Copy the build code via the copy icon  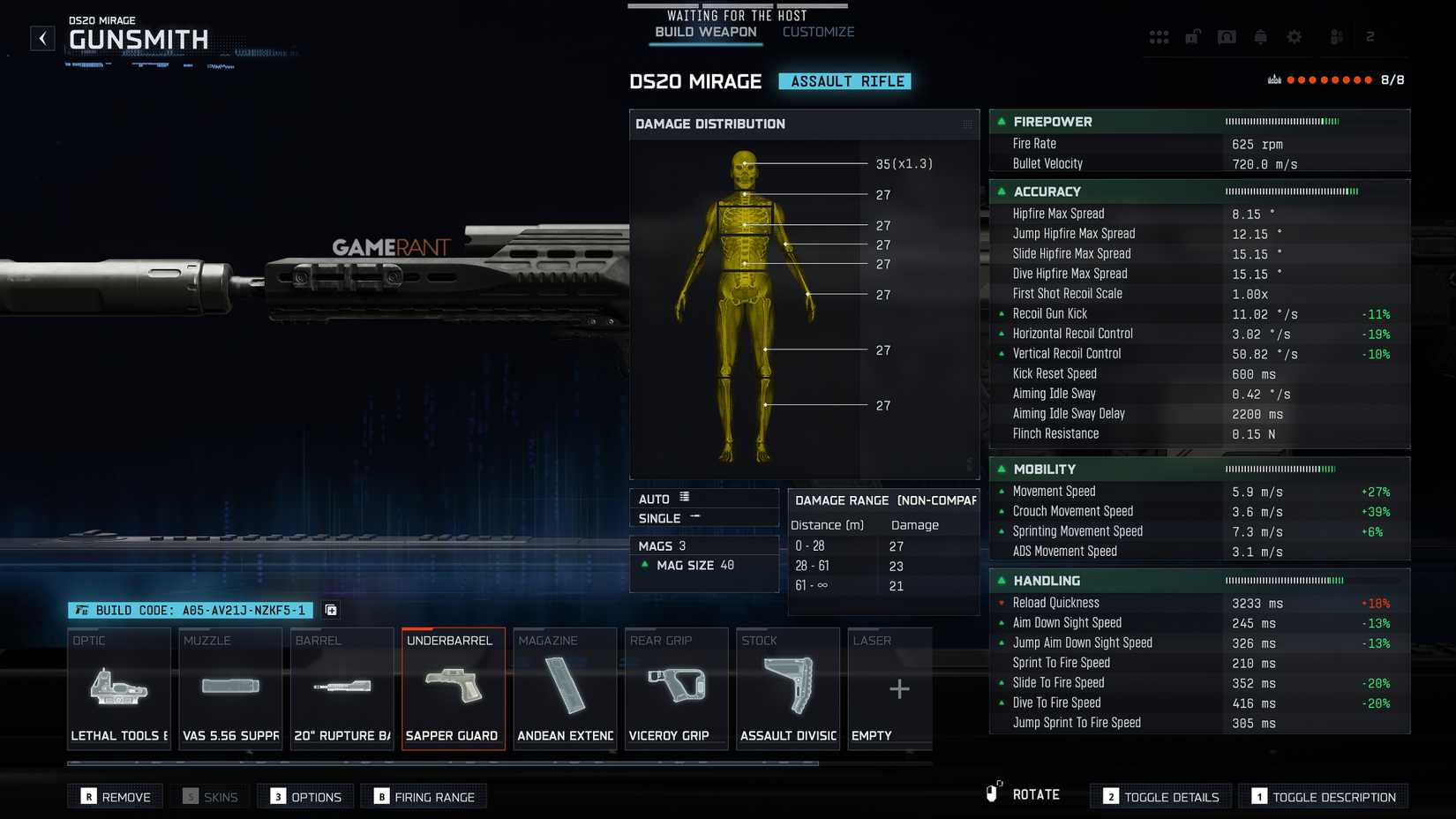click(329, 610)
